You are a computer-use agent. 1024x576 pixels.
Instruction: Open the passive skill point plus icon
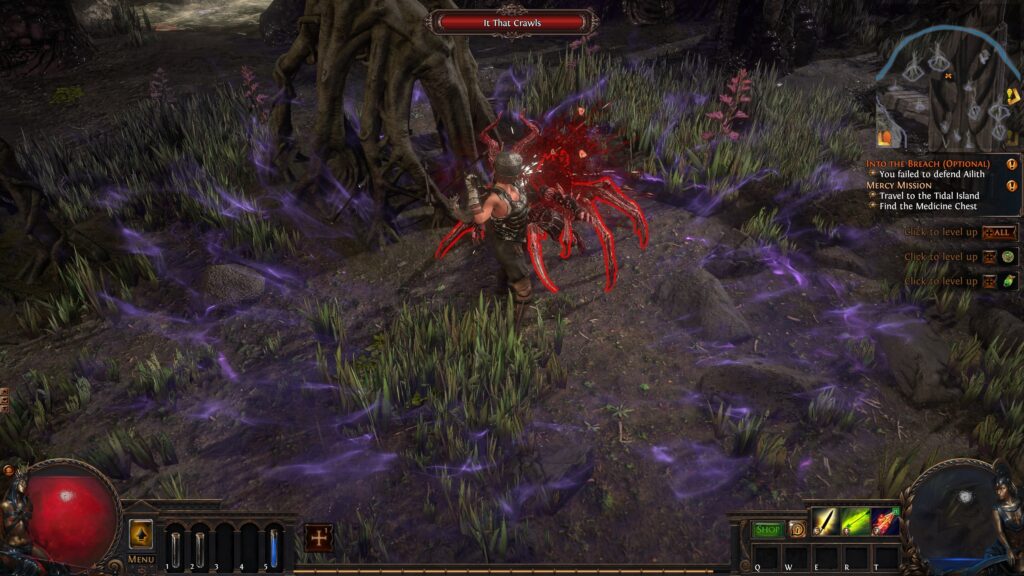(319, 537)
